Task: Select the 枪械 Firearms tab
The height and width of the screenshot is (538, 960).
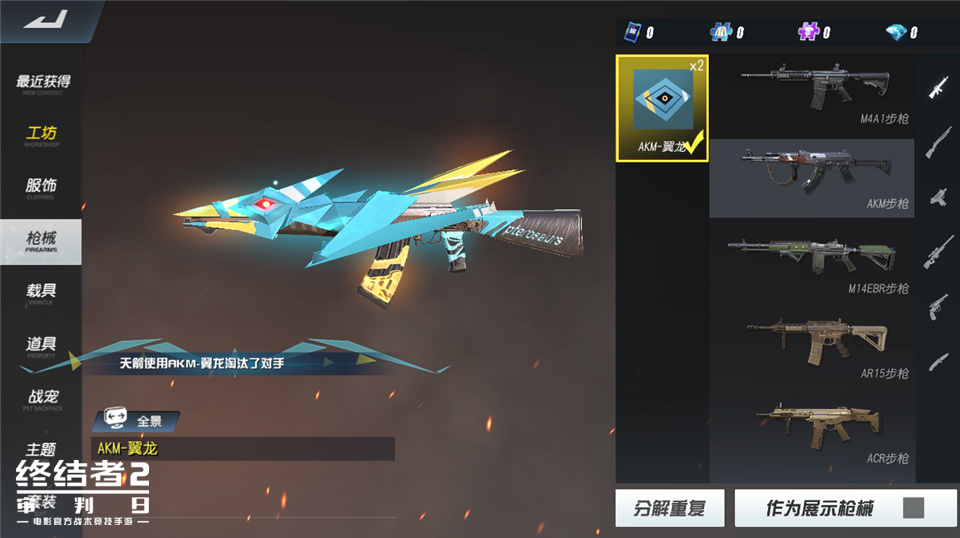Action: (42, 241)
